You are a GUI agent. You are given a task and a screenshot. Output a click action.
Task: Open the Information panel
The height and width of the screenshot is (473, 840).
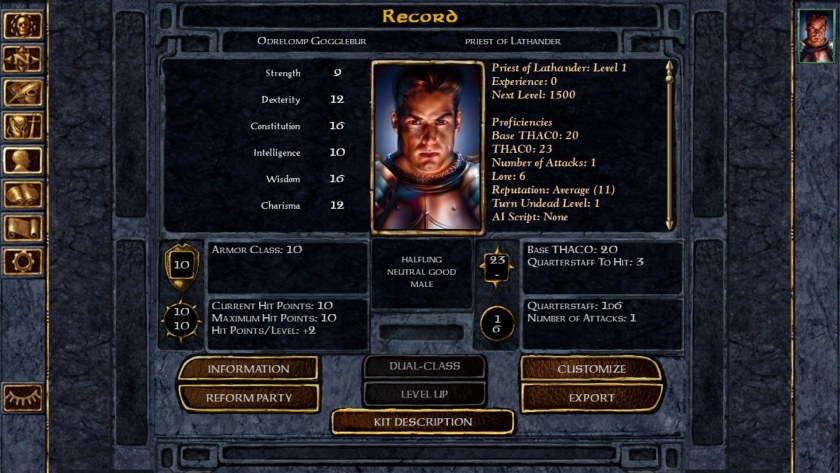pyautogui.click(x=248, y=369)
